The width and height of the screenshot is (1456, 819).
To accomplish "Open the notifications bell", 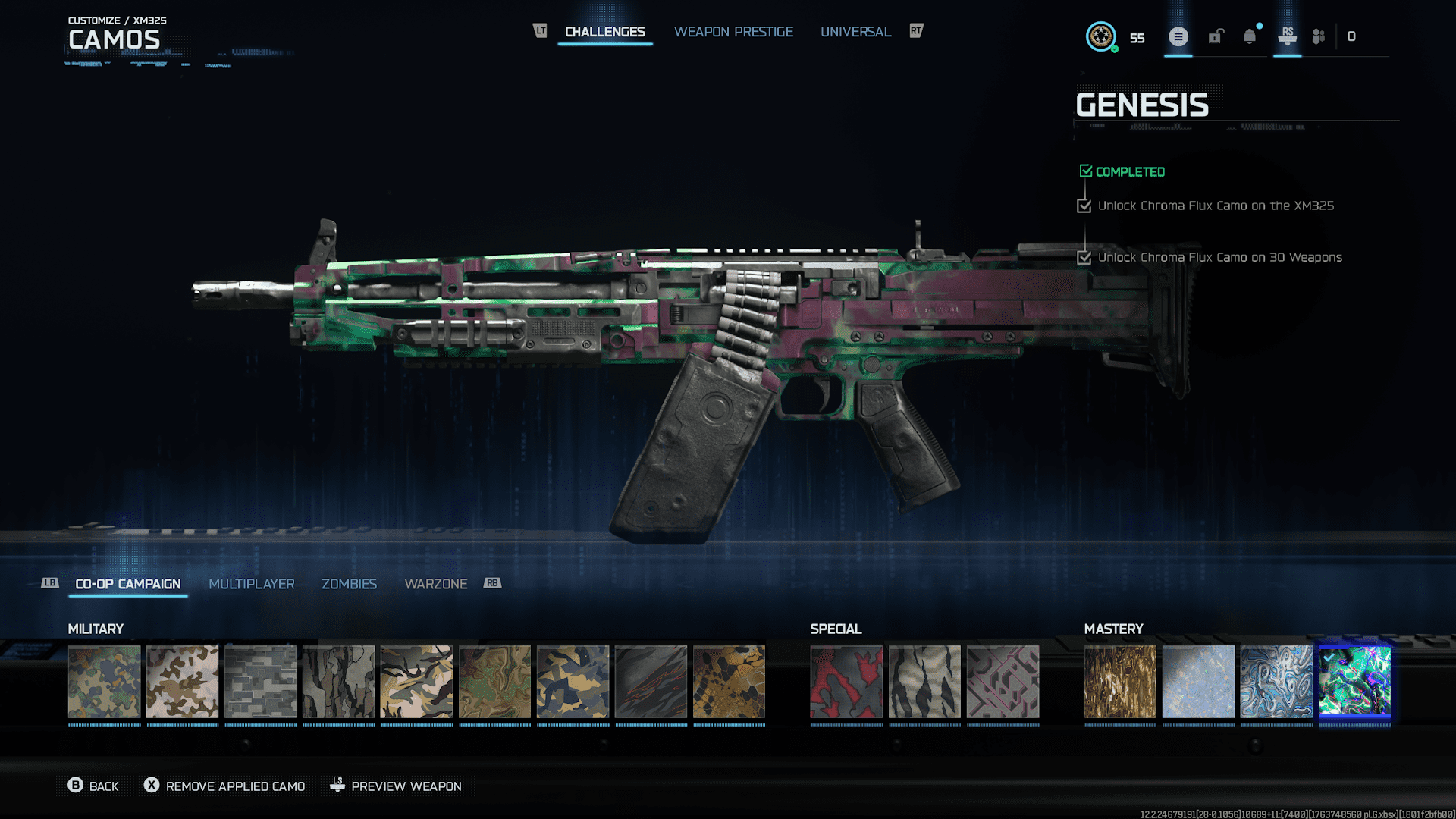I will pyautogui.click(x=1249, y=36).
